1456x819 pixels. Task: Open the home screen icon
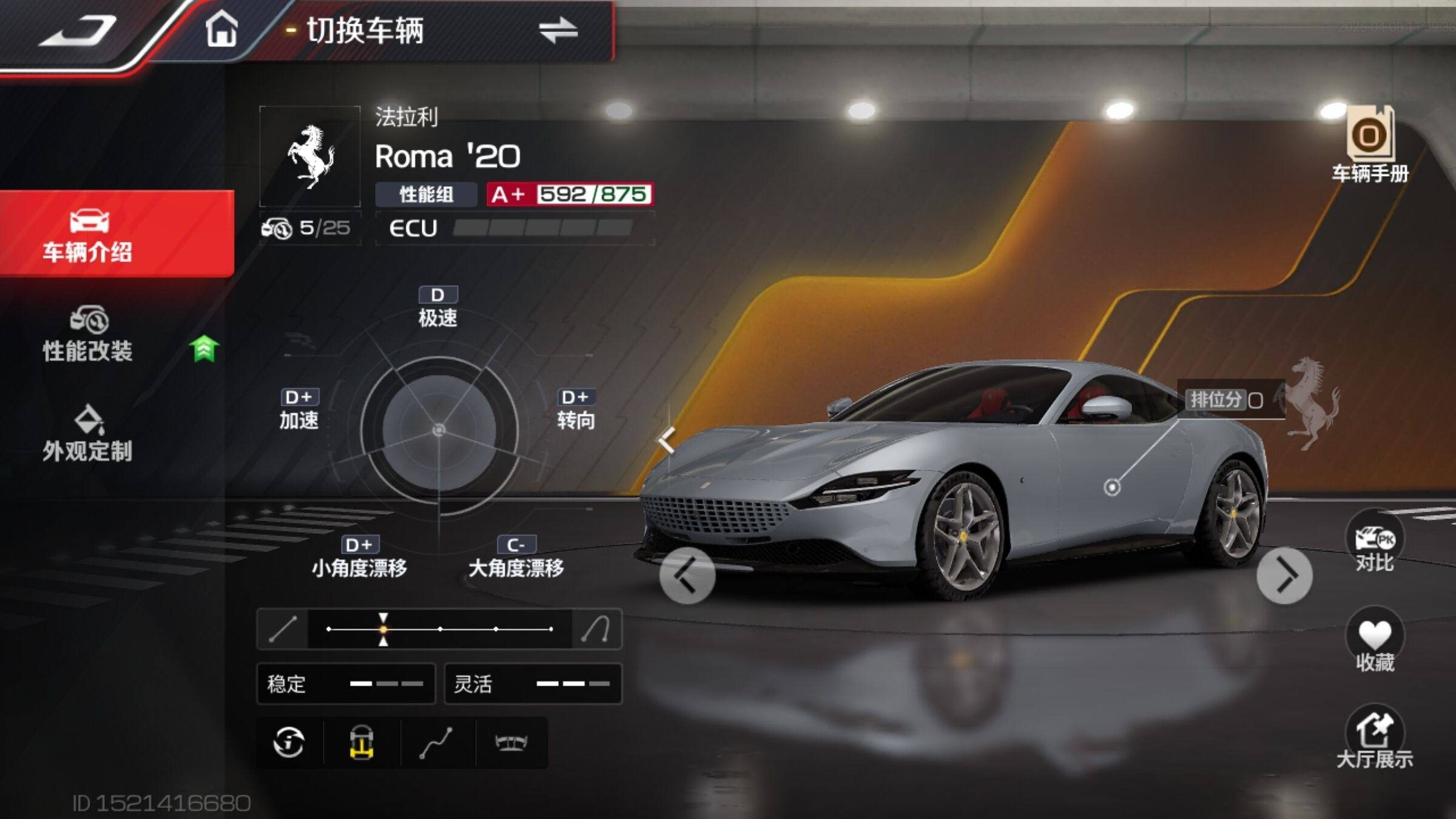221,29
